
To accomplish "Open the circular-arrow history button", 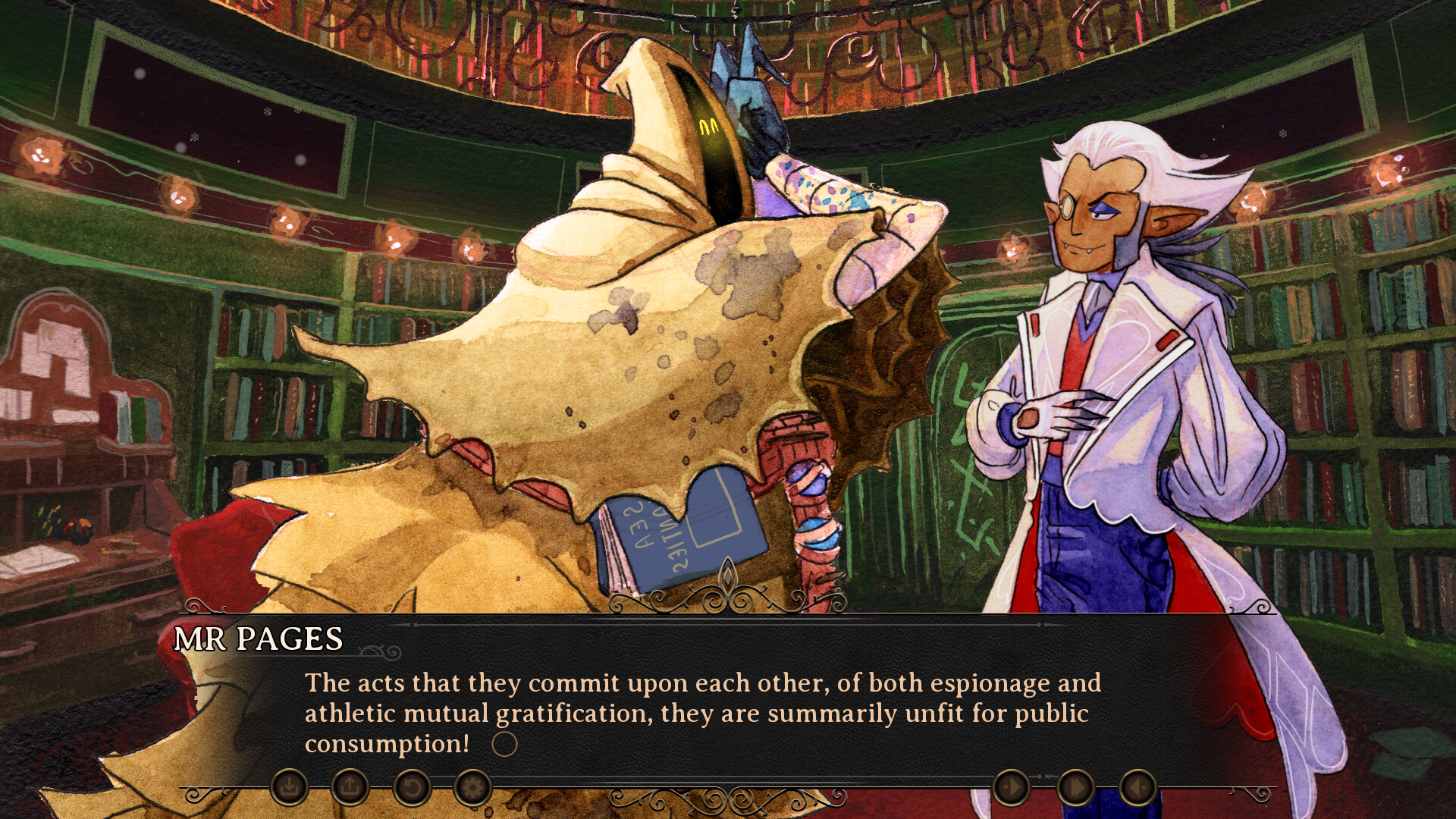I will tap(411, 788).
